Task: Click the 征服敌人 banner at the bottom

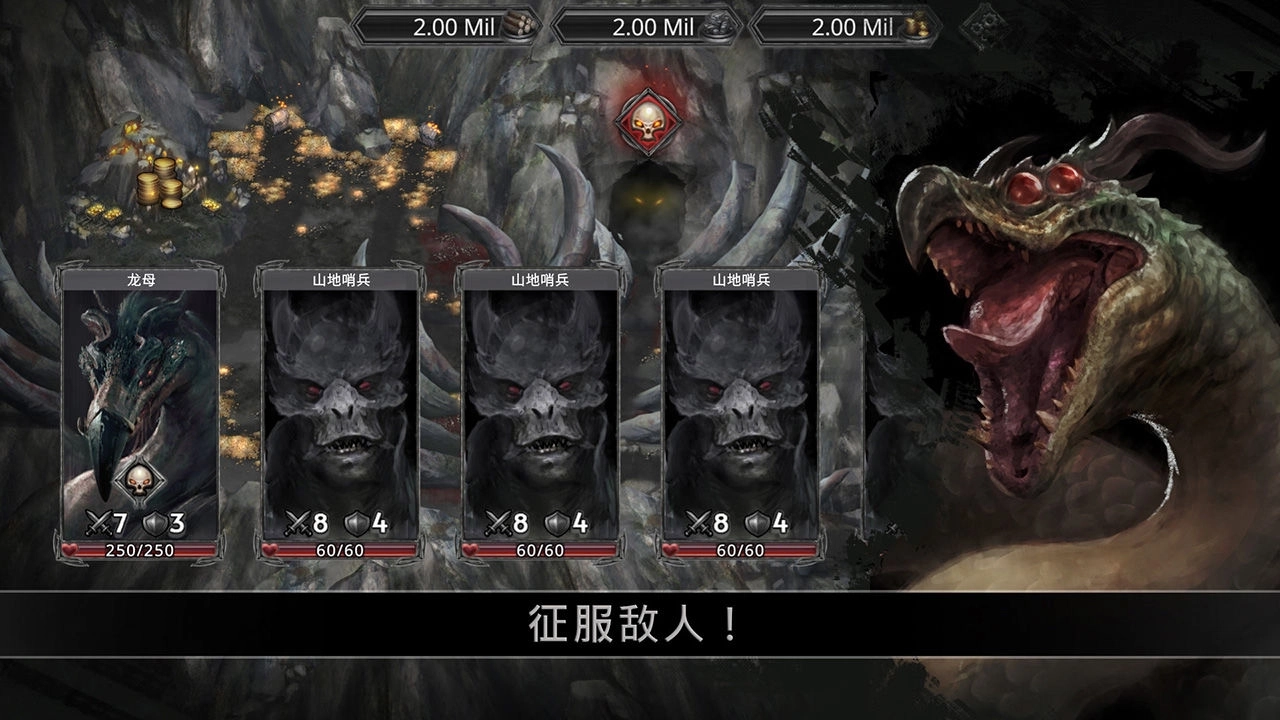Action: click(x=629, y=623)
